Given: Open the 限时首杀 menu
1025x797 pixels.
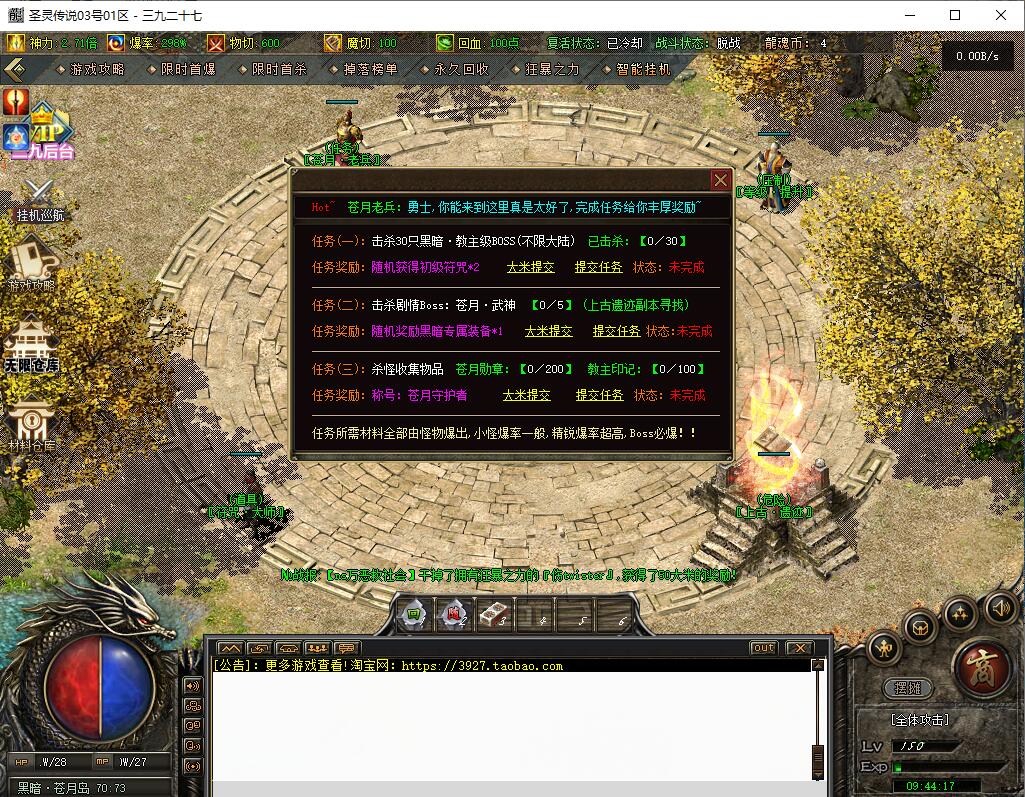Looking at the screenshot, I should 279,69.
